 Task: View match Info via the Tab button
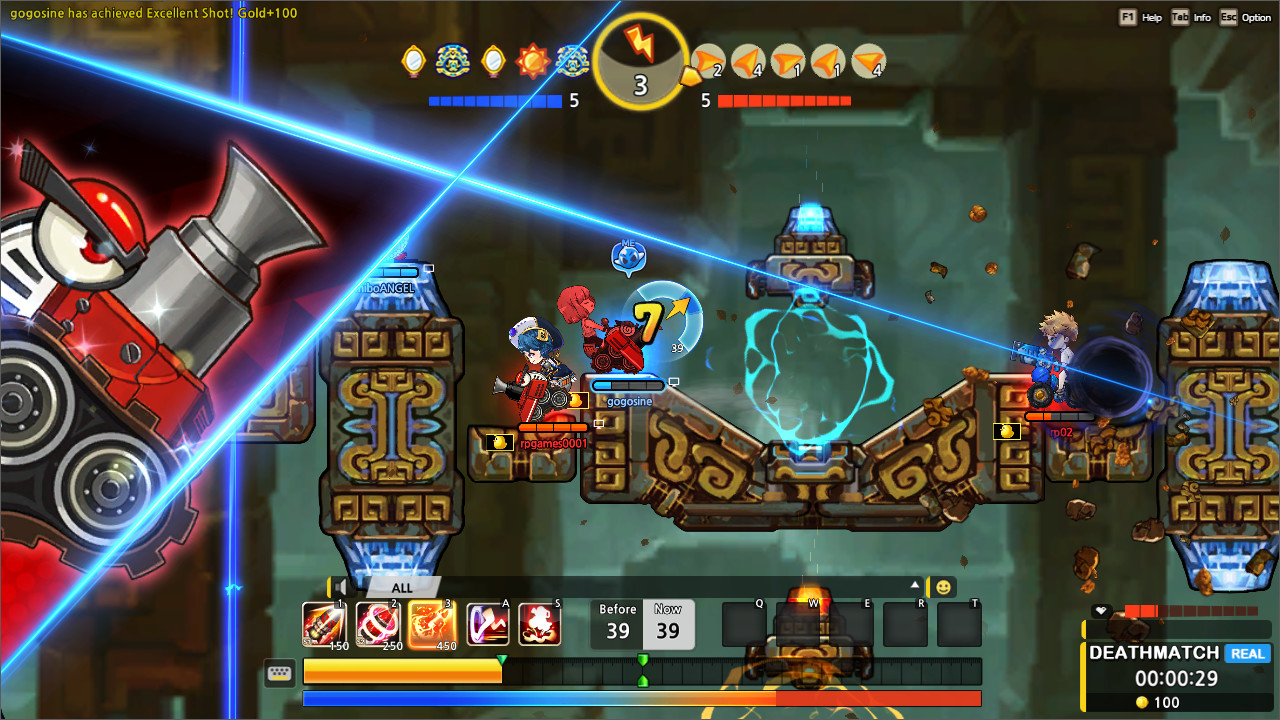(1181, 17)
